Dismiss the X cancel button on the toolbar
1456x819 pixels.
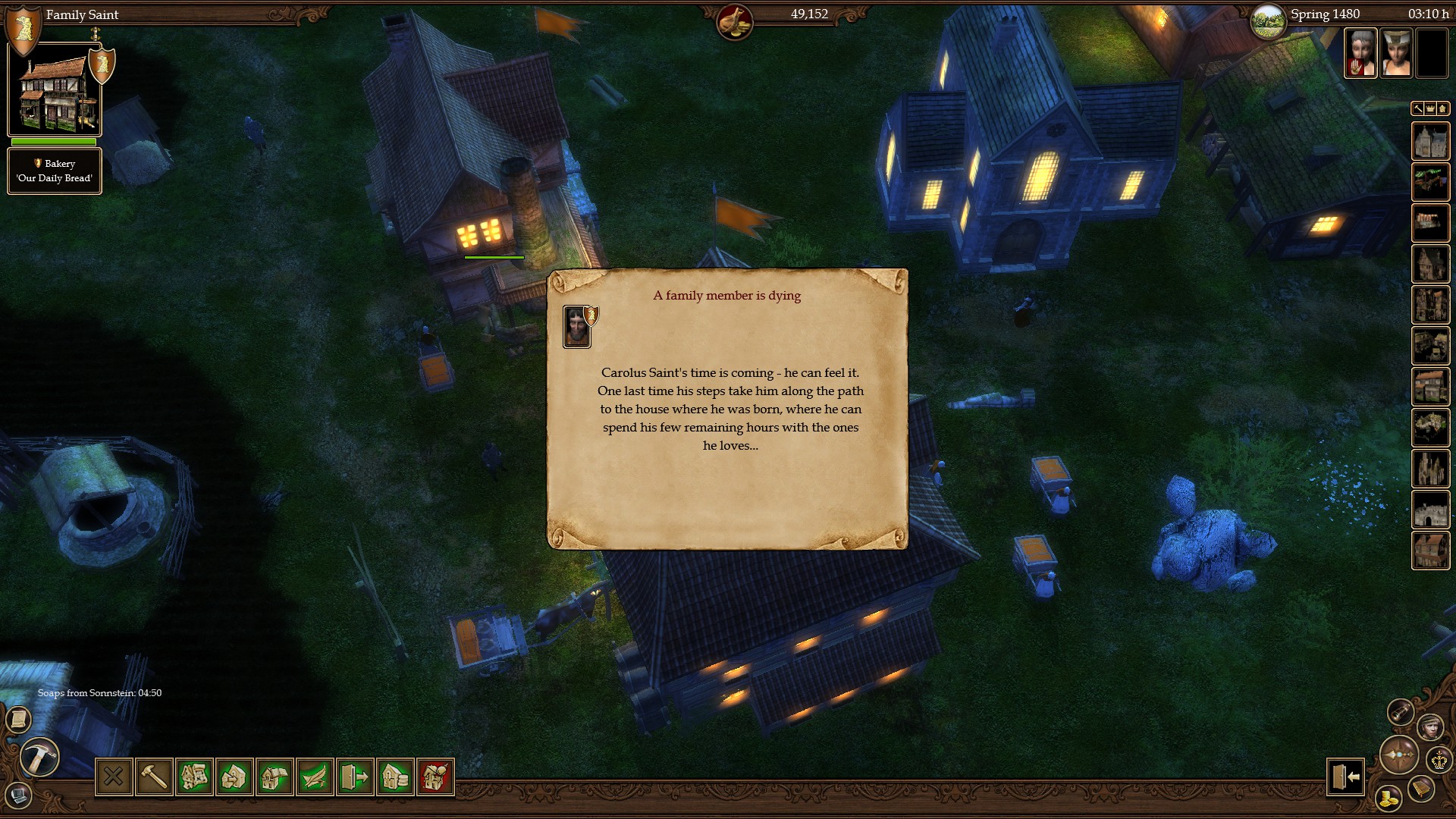(115, 777)
